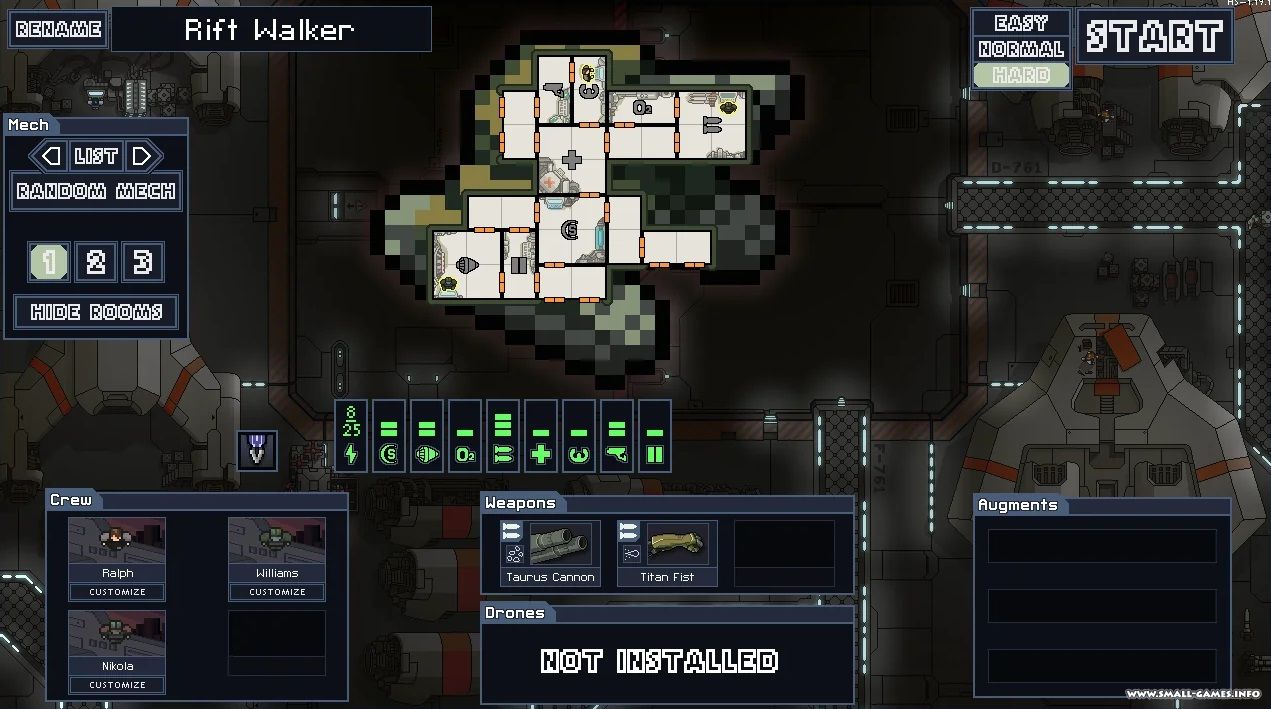Viewport: 1271px width, 709px height.
Task: Click the Rename button
Action: [x=58, y=29]
